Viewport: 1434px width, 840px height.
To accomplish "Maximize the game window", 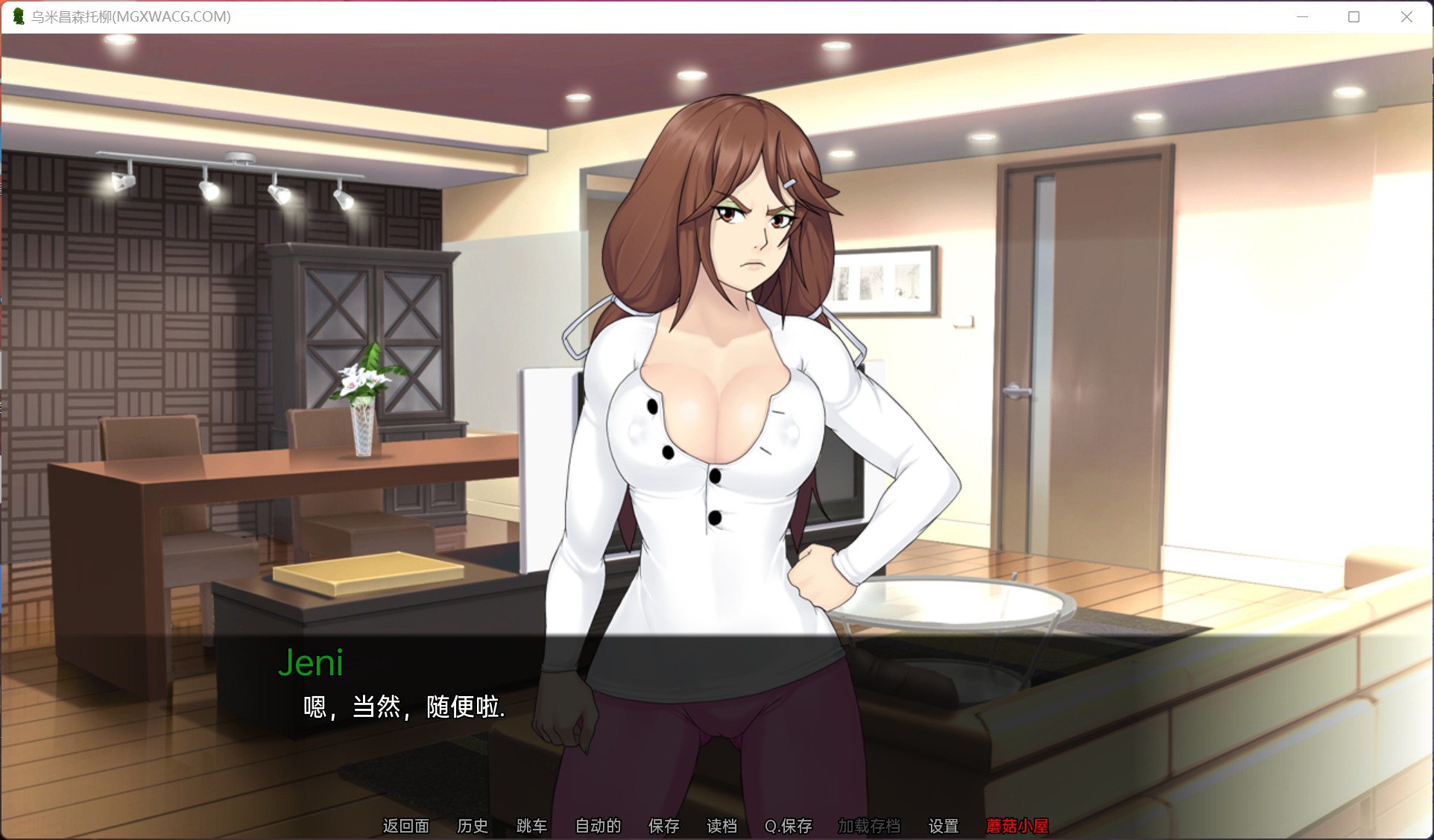I will tap(1353, 16).
